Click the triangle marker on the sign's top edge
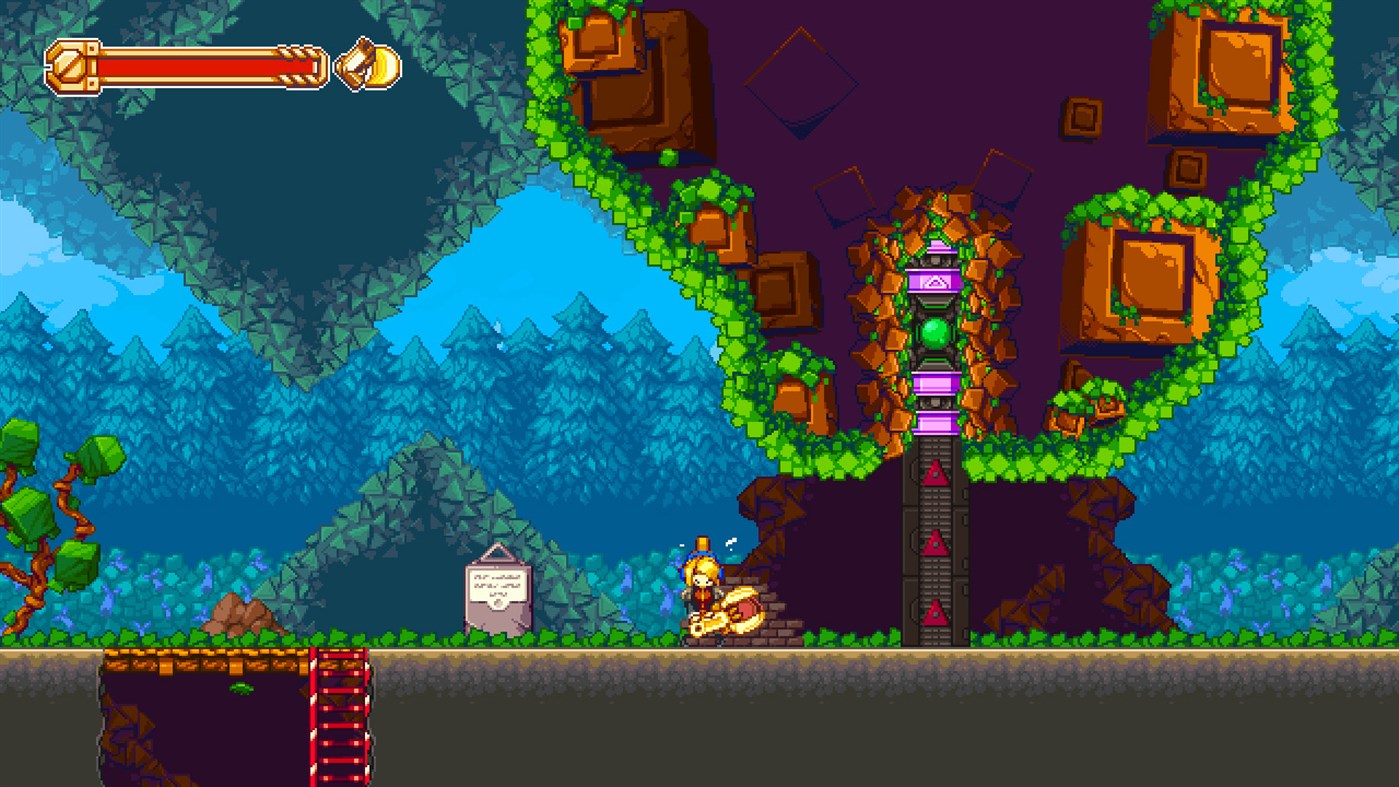Image resolution: width=1399 pixels, height=787 pixels. (x=497, y=552)
